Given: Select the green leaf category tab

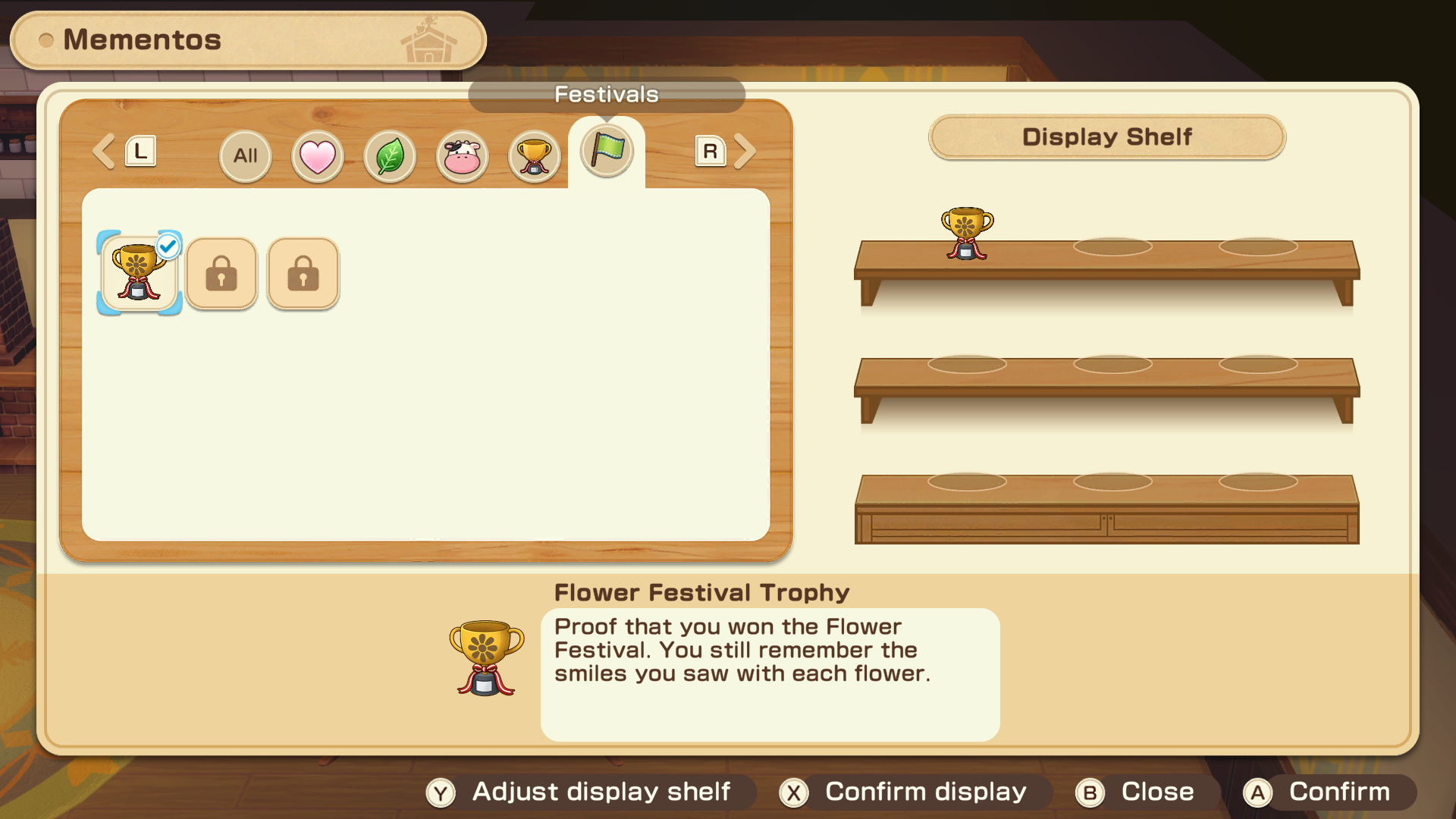Looking at the screenshot, I should [390, 156].
